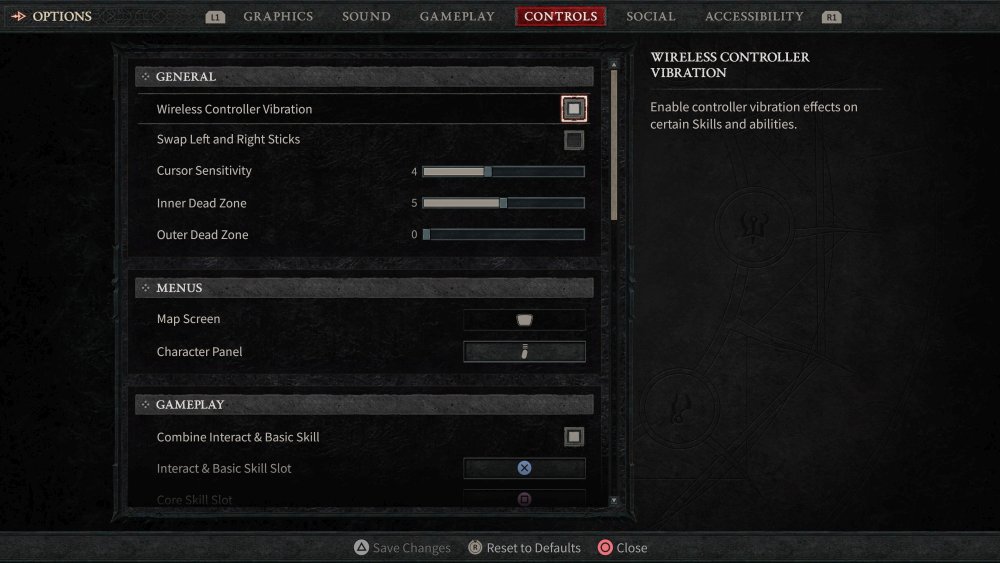Rebind the Character Panel button

524,352
